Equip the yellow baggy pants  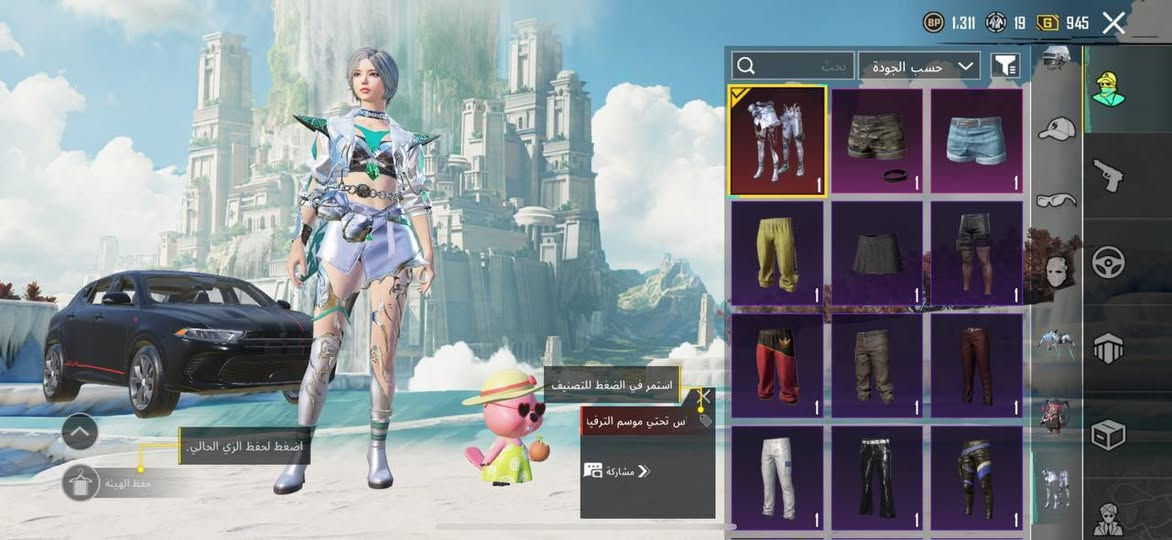click(777, 252)
